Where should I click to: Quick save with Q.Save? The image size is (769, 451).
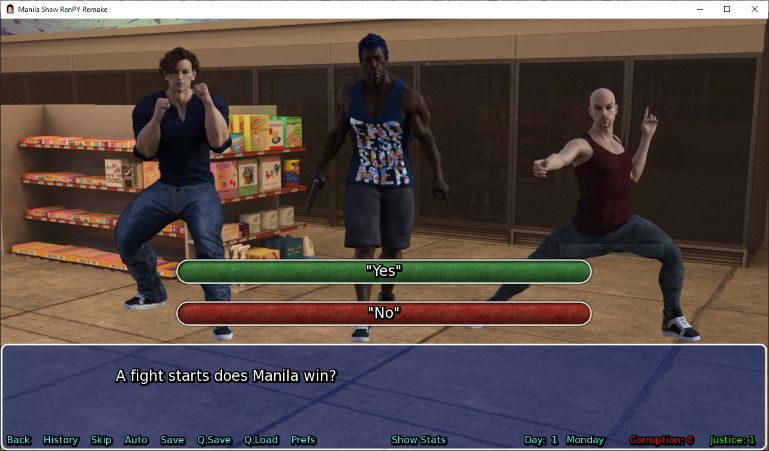(x=214, y=440)
